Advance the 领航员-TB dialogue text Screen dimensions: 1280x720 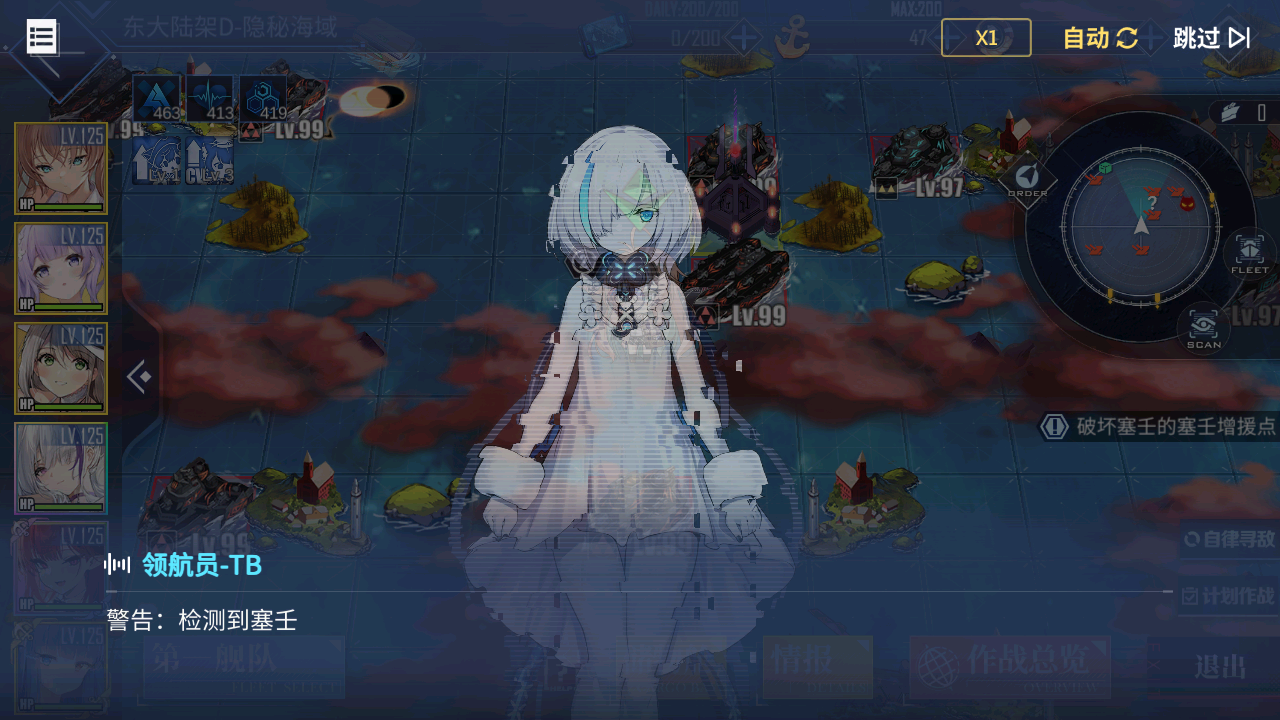(640, 620)
